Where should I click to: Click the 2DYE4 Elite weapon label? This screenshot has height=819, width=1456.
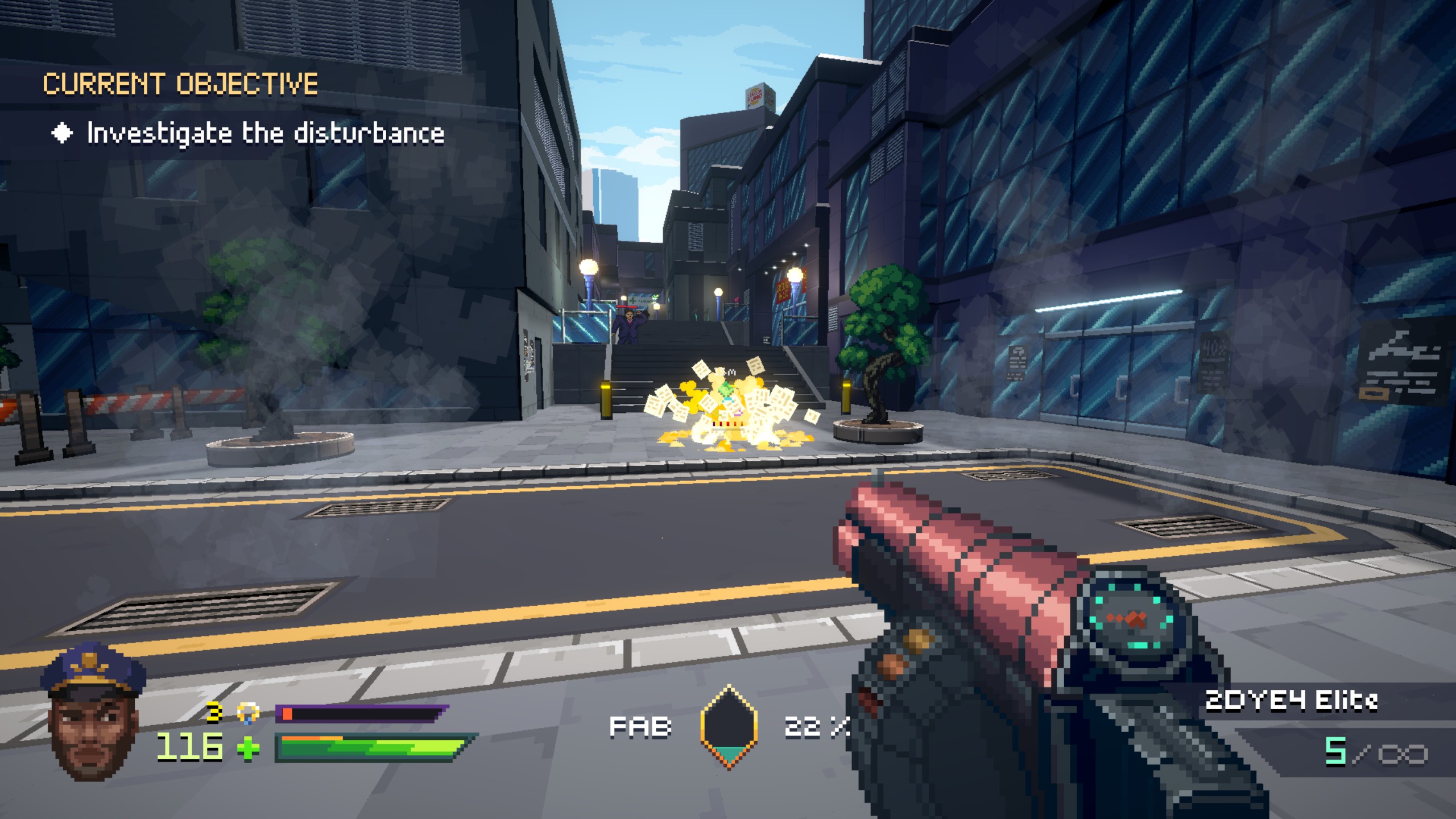tap(1291, 701)
